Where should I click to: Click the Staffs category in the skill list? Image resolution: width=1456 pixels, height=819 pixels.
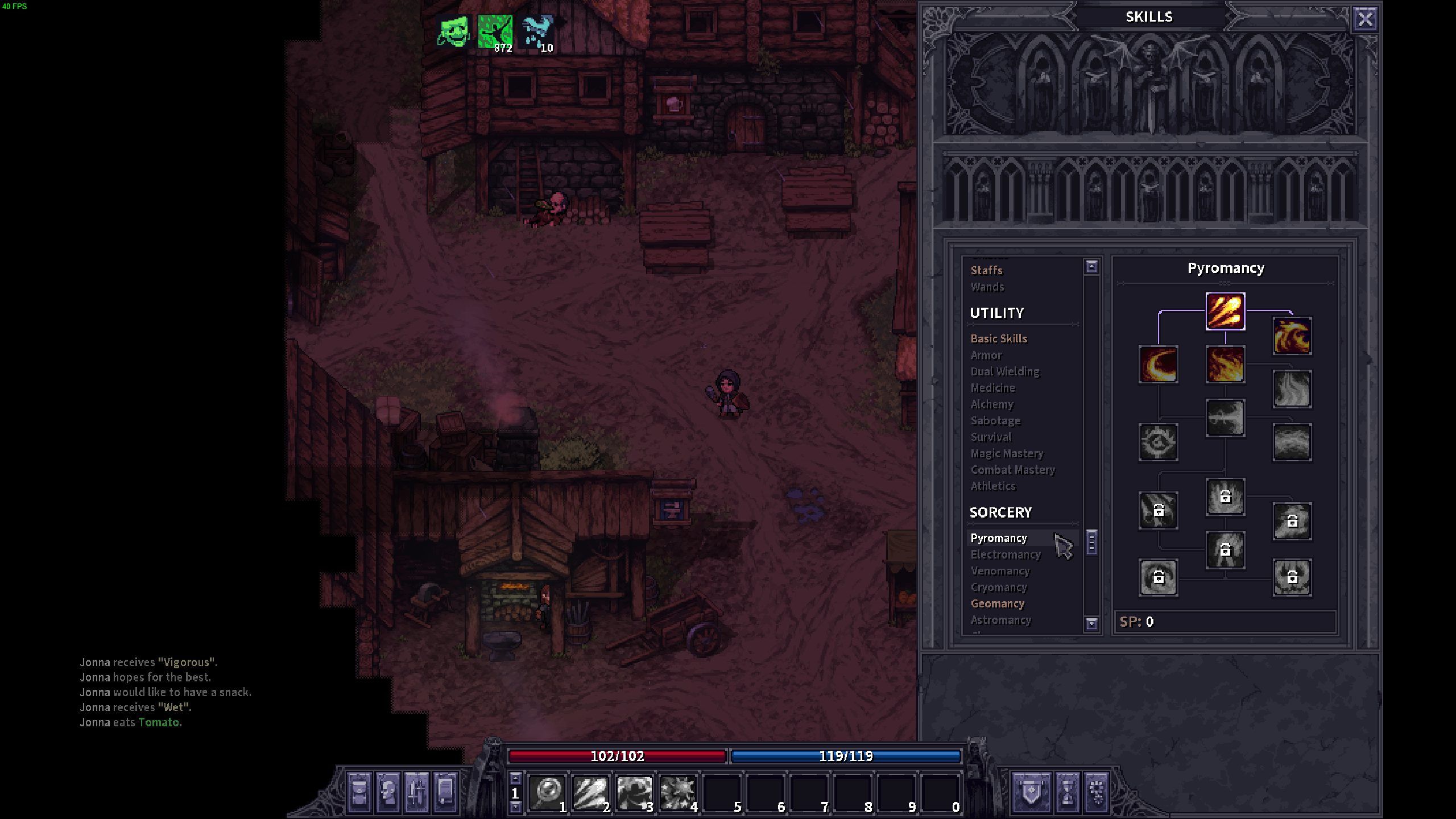[x=986, y=270]
